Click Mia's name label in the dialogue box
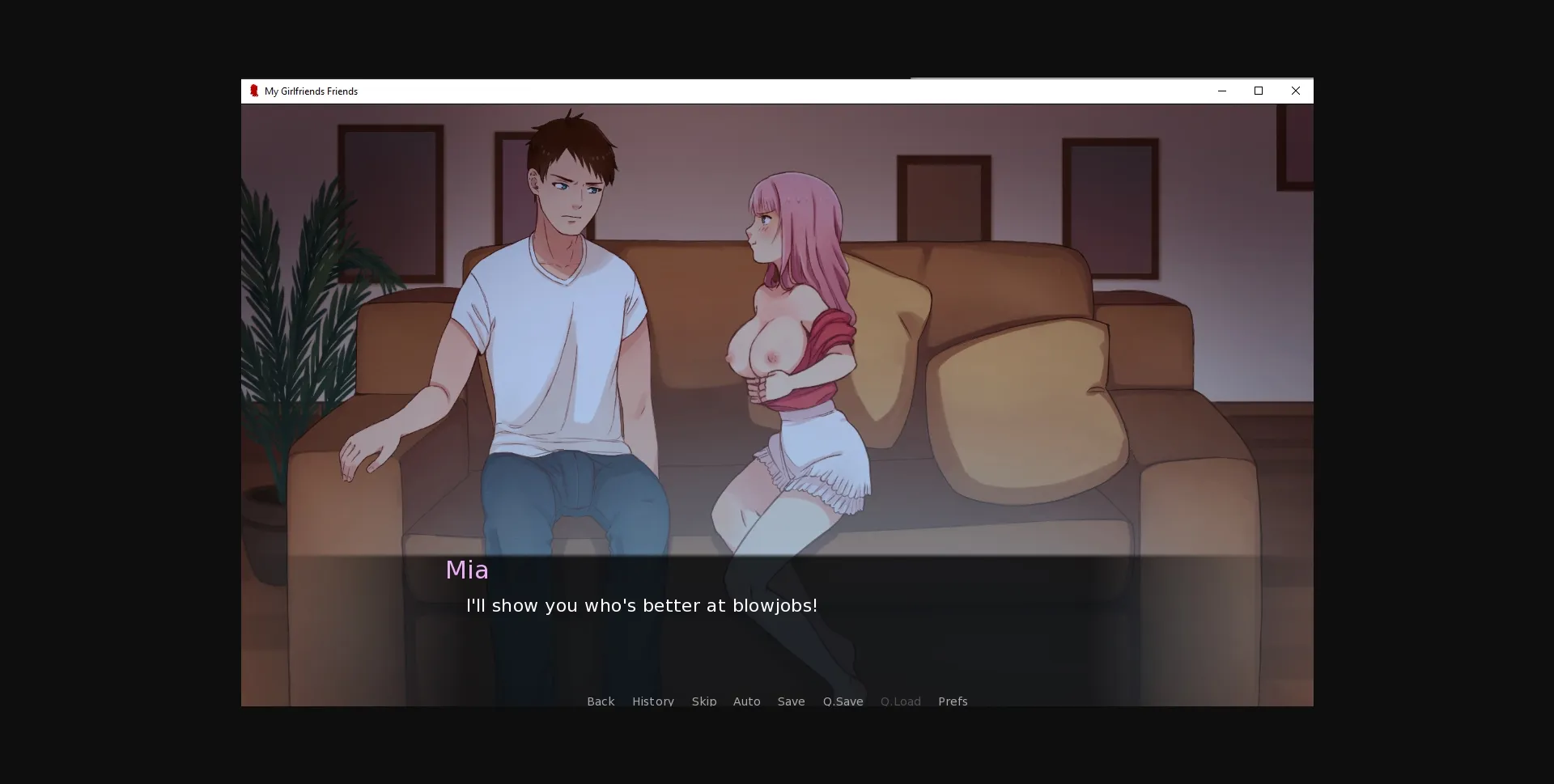Viewport: 1554px width, 784px height. pyautogui.click(x=468, y=570)
